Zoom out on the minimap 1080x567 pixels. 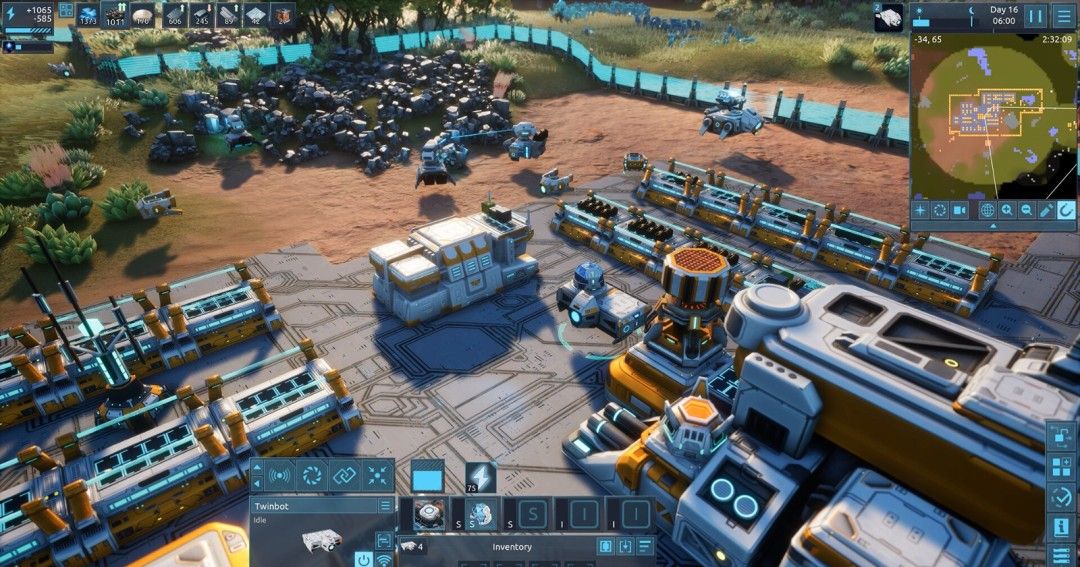click(x=1026, y=210)
